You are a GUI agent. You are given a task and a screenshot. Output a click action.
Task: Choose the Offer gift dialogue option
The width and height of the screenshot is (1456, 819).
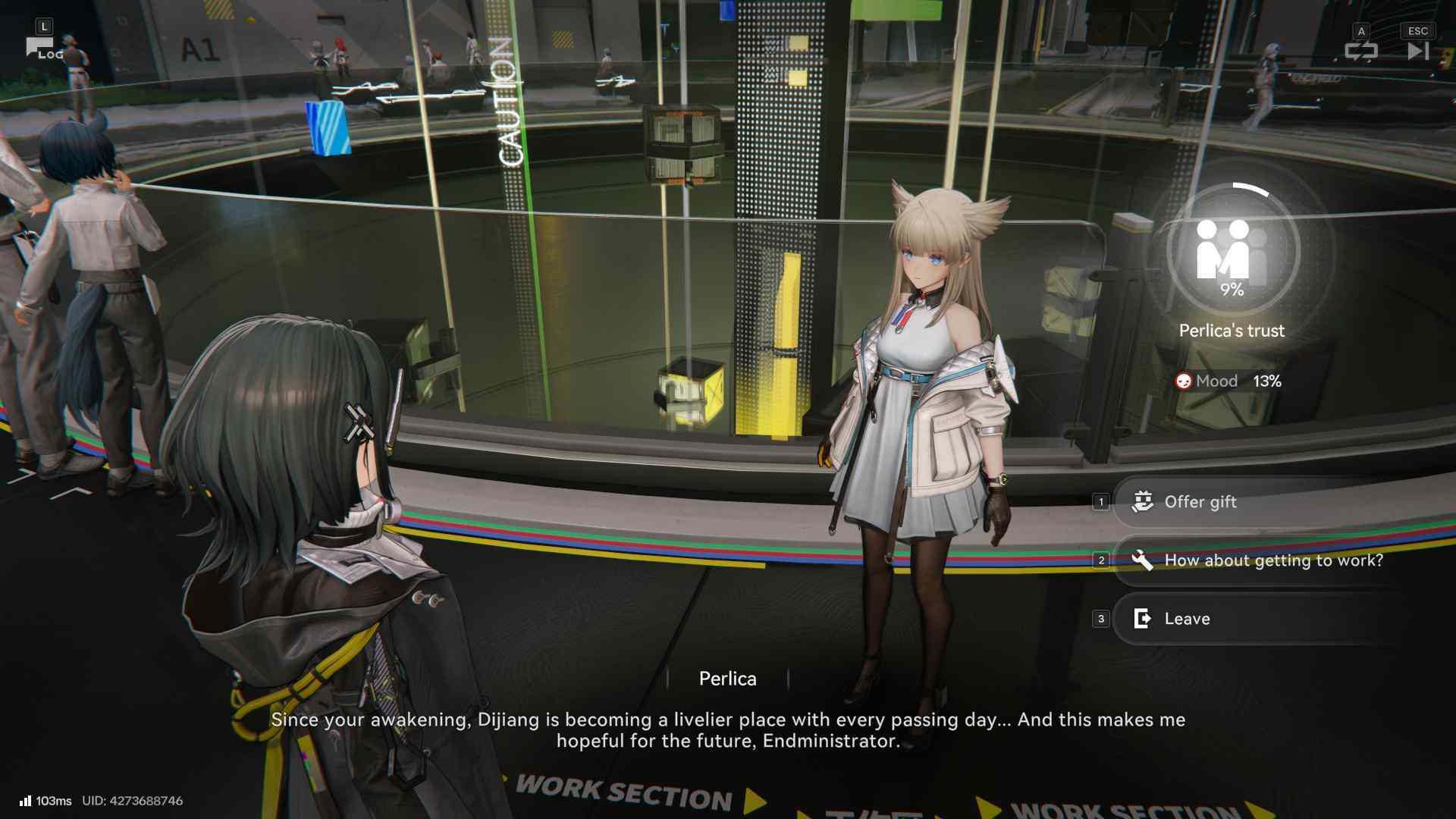1200,501
